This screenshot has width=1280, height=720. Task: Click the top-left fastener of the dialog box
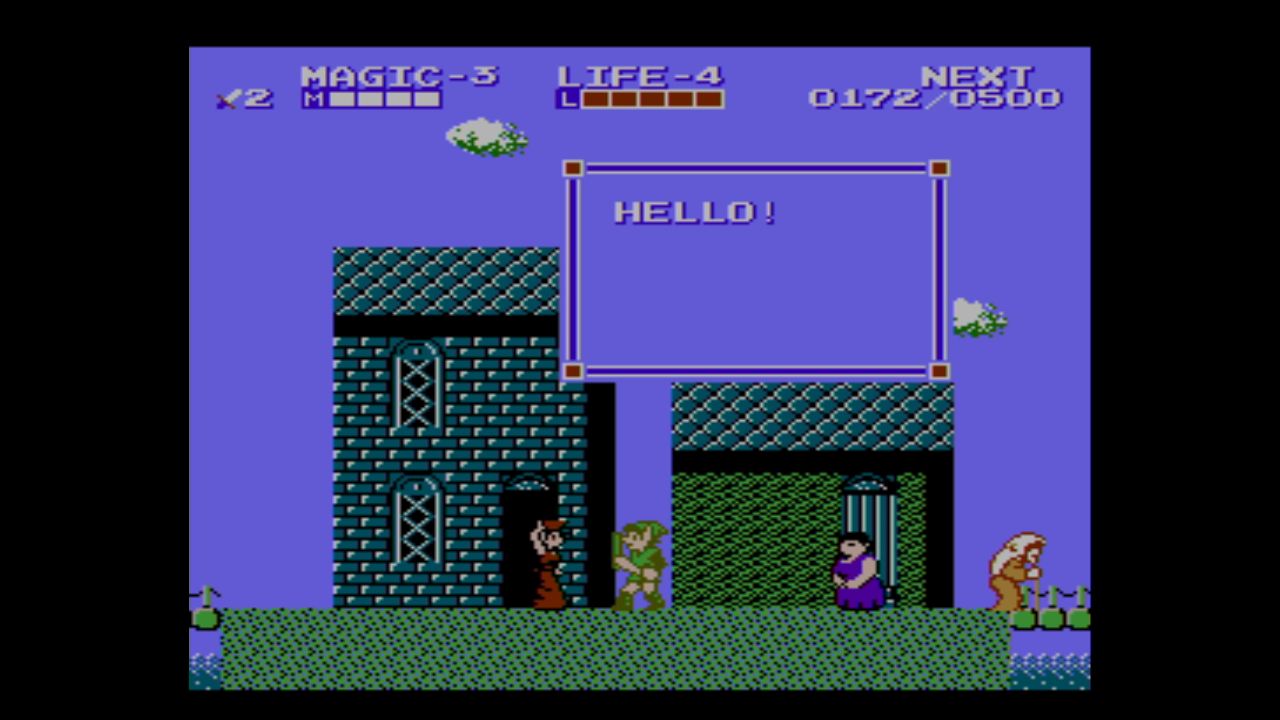coord(572,169)
